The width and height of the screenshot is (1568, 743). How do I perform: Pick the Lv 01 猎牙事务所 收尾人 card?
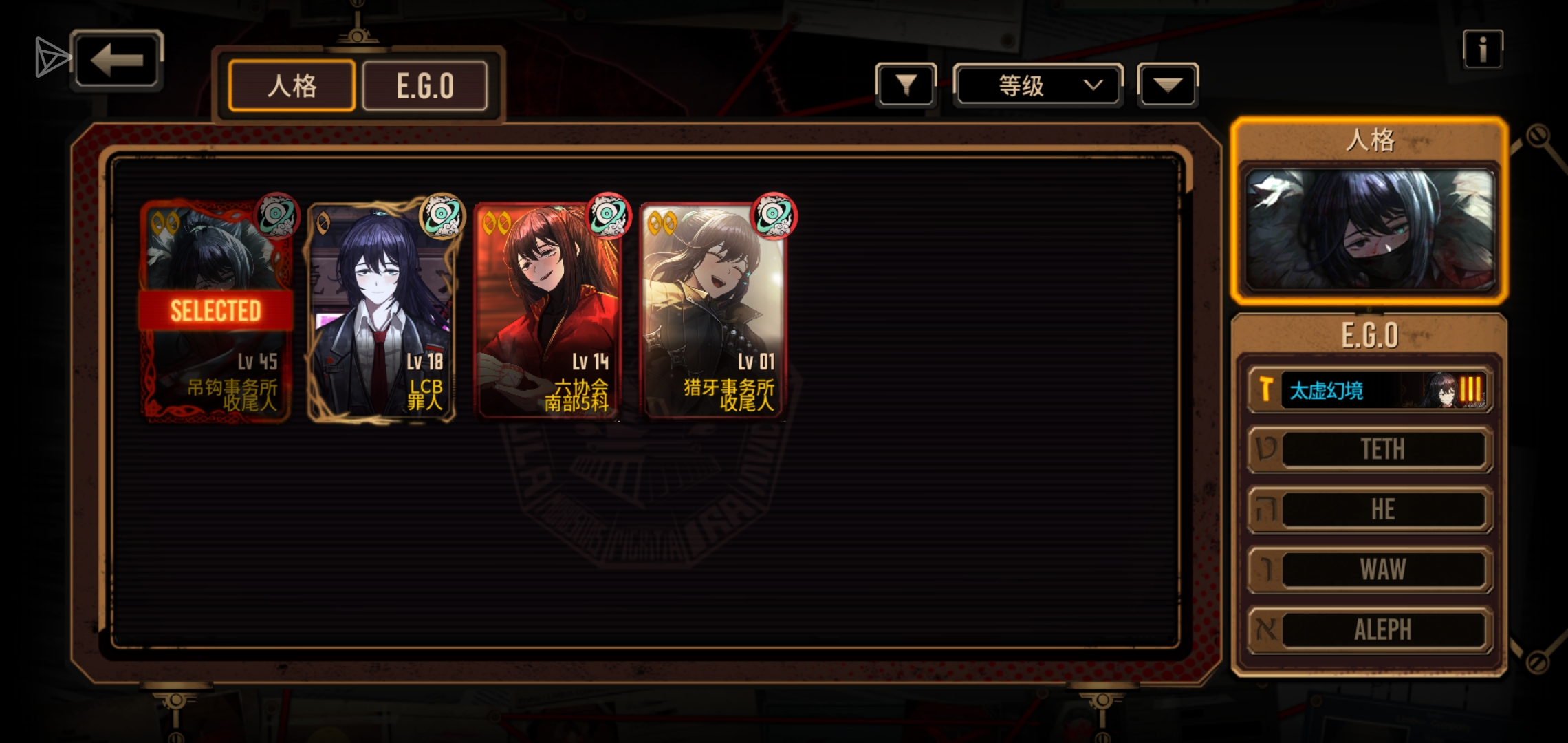(714, 311)
